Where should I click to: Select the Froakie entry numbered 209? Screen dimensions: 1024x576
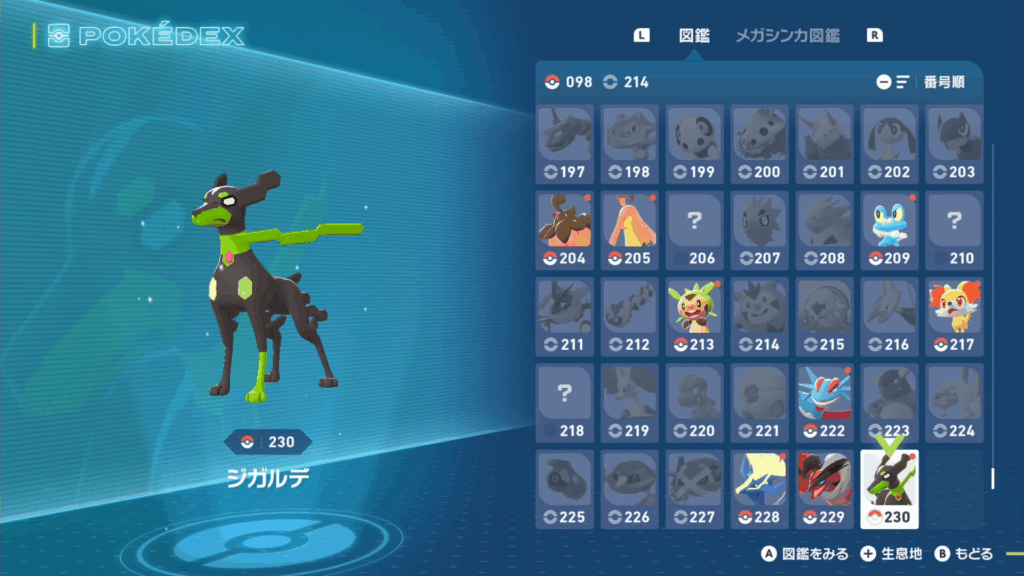[889, 231]
